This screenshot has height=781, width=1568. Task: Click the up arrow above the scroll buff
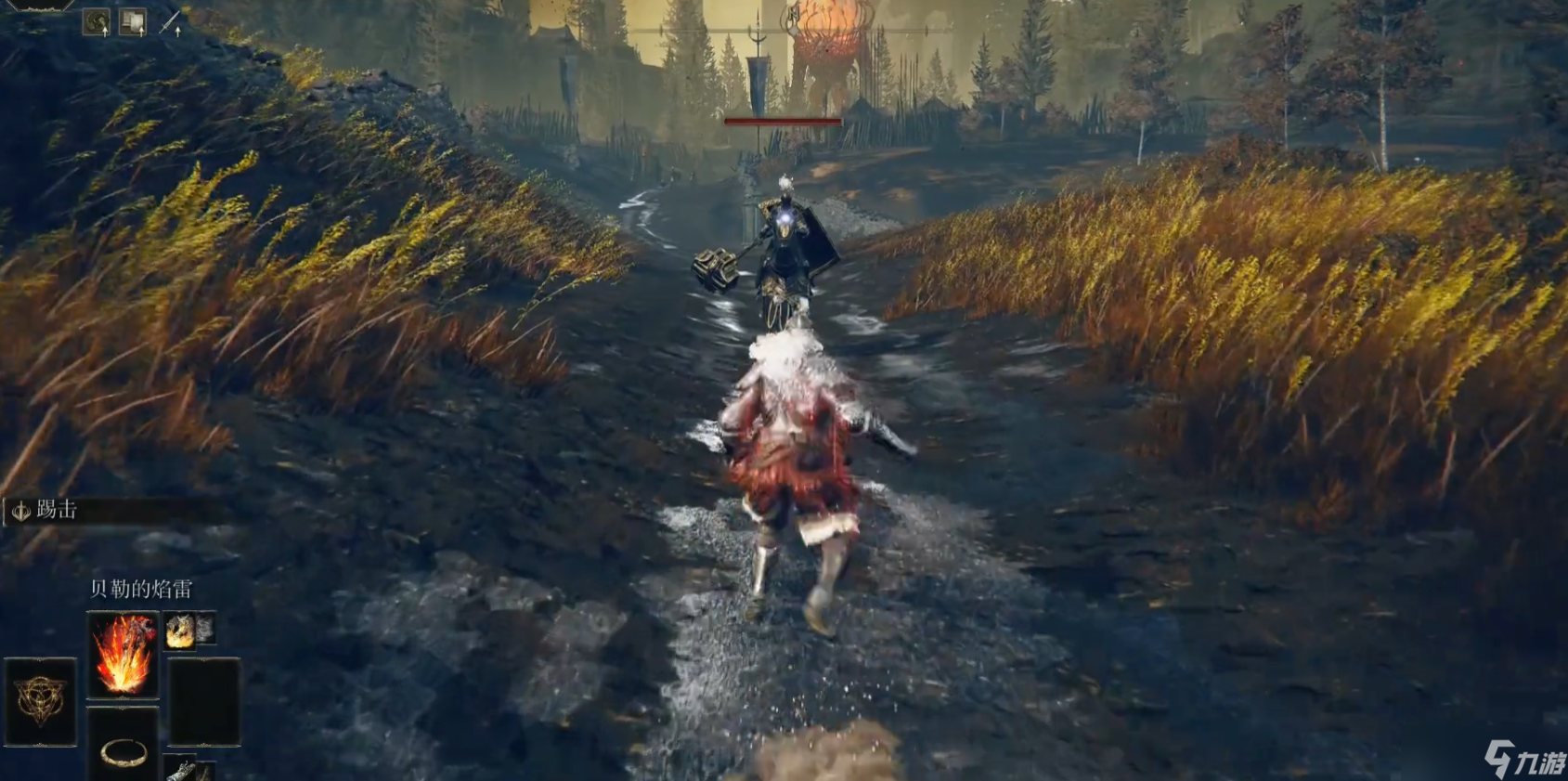tap(142, 31)
